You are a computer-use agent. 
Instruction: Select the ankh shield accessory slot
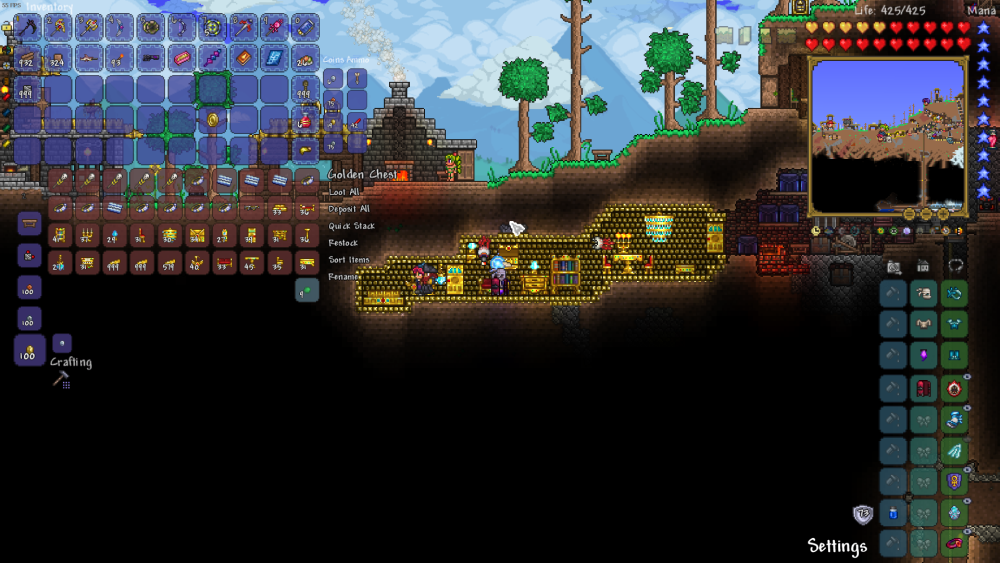(954, 482)
